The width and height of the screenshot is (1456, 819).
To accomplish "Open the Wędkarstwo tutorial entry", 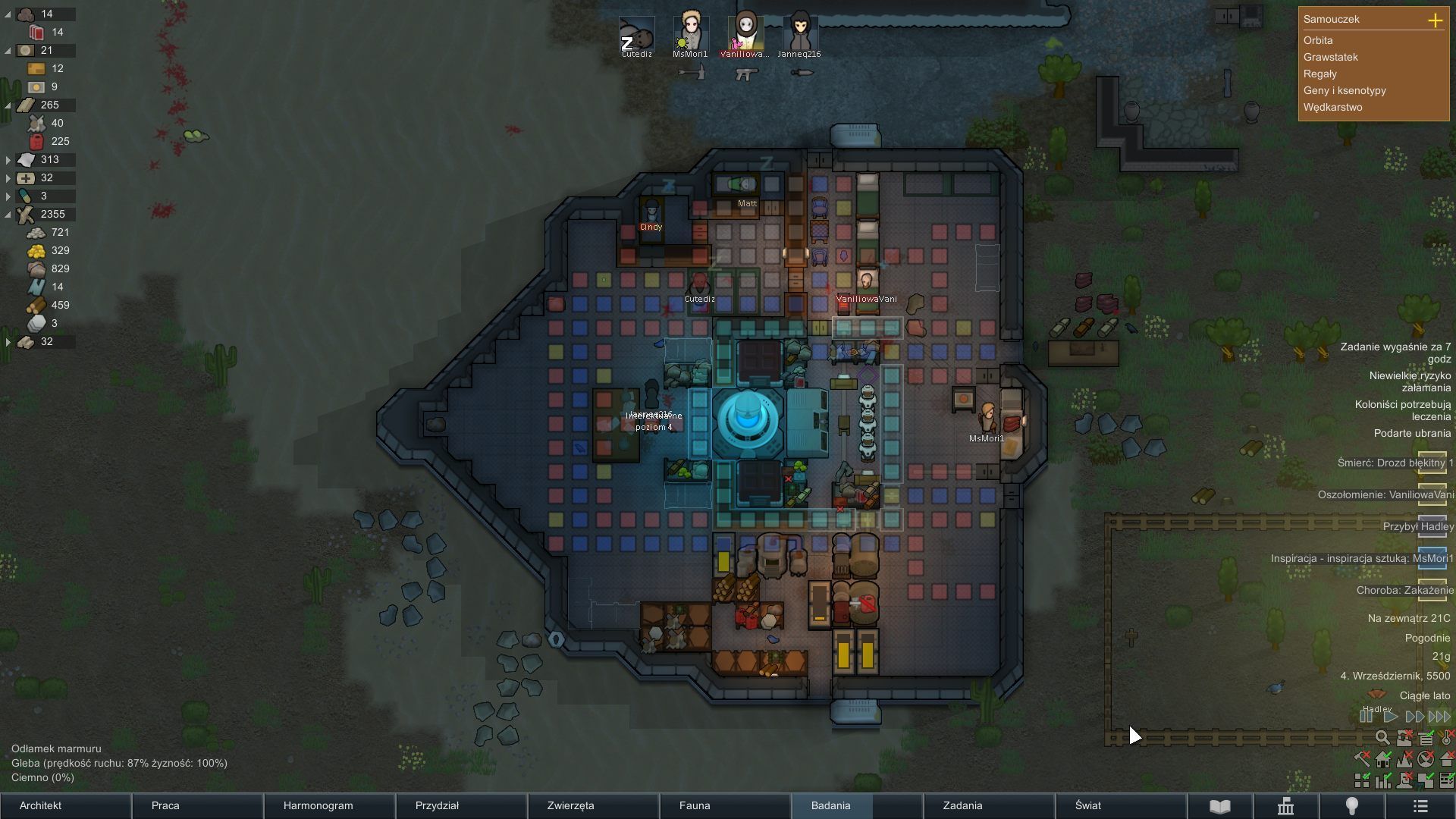I will click(x=1332, y=107).
